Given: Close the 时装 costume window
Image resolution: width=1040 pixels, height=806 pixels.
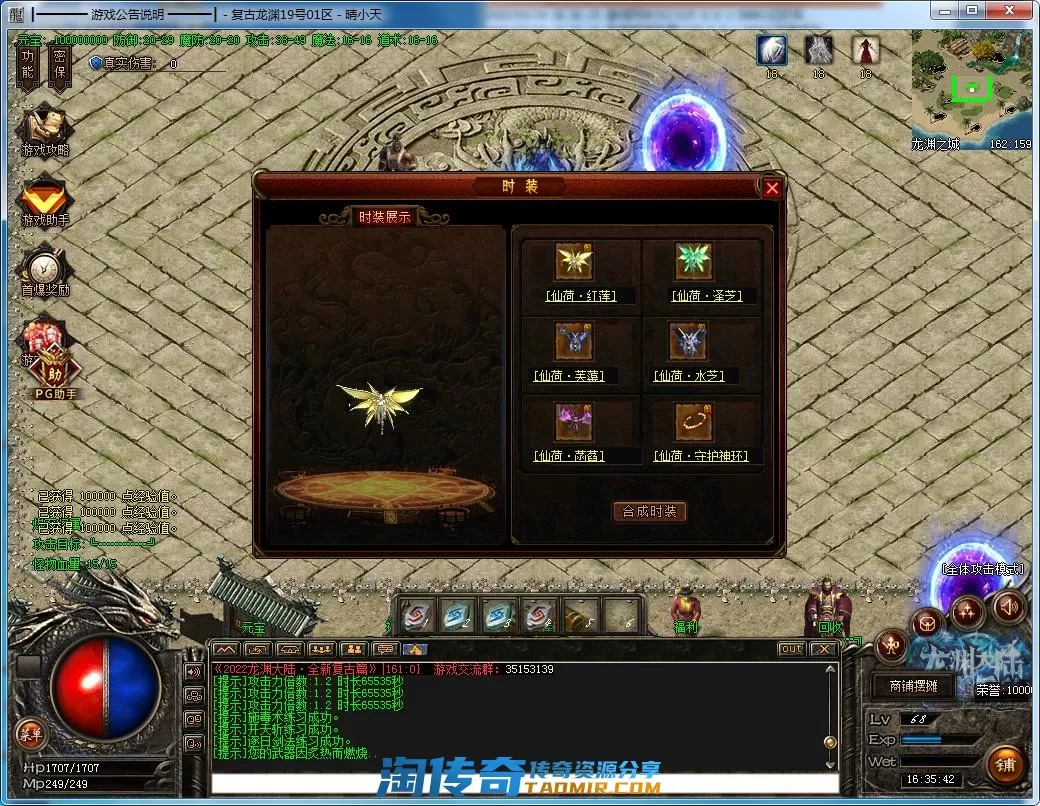Looking at the screenshot, I should click(771, 187).
